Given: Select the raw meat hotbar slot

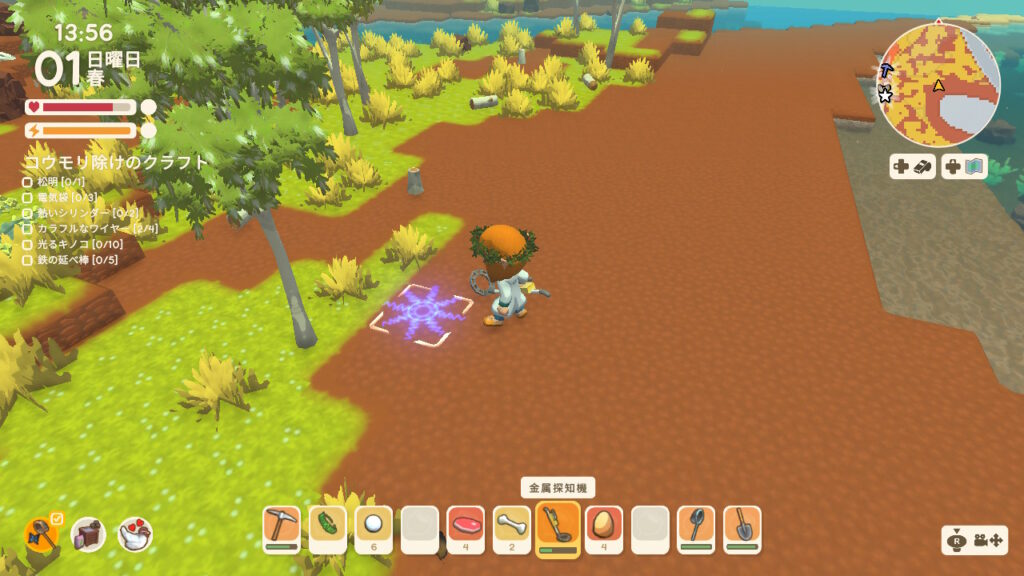Looking at the screenshot, I should pyautogui.click(x=465, y=526).
